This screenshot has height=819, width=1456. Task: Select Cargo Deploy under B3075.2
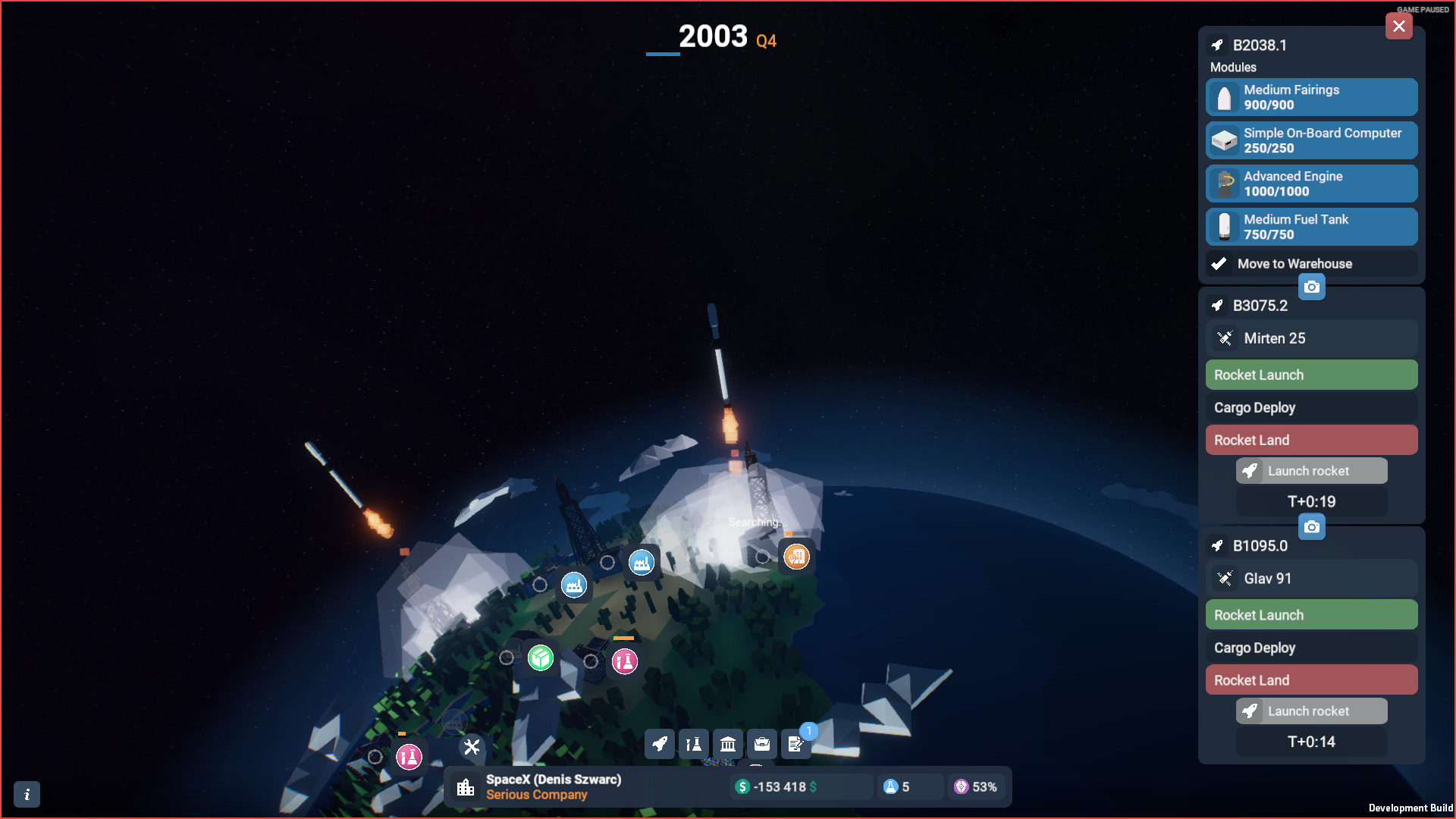1311,407
